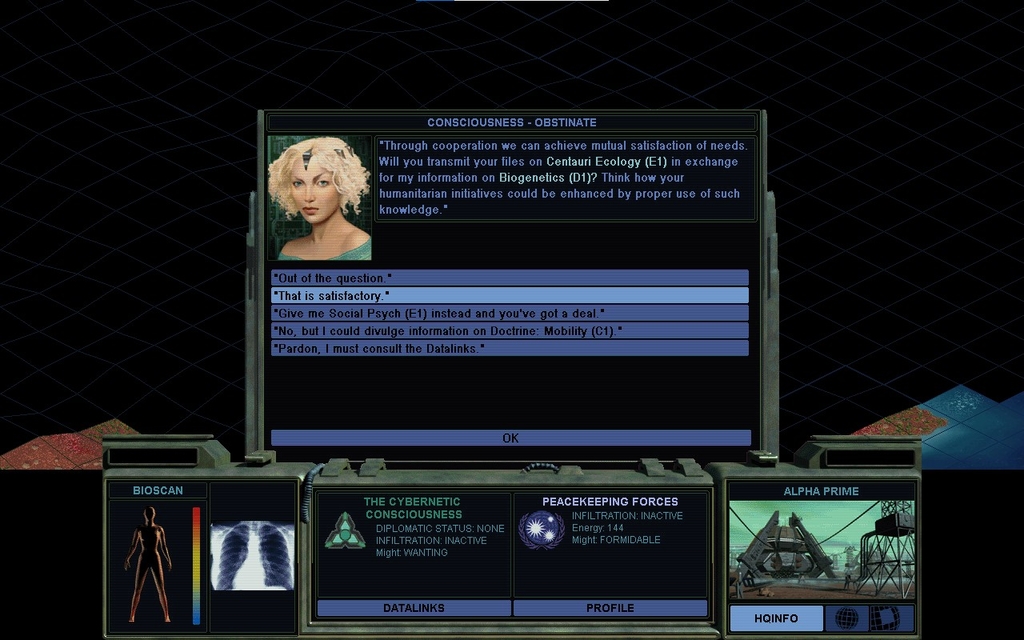This screenshot has width=1024, height=640.
Task: Click the Cybernetic Consciousness faction emblem
Action: click(344, 530)
